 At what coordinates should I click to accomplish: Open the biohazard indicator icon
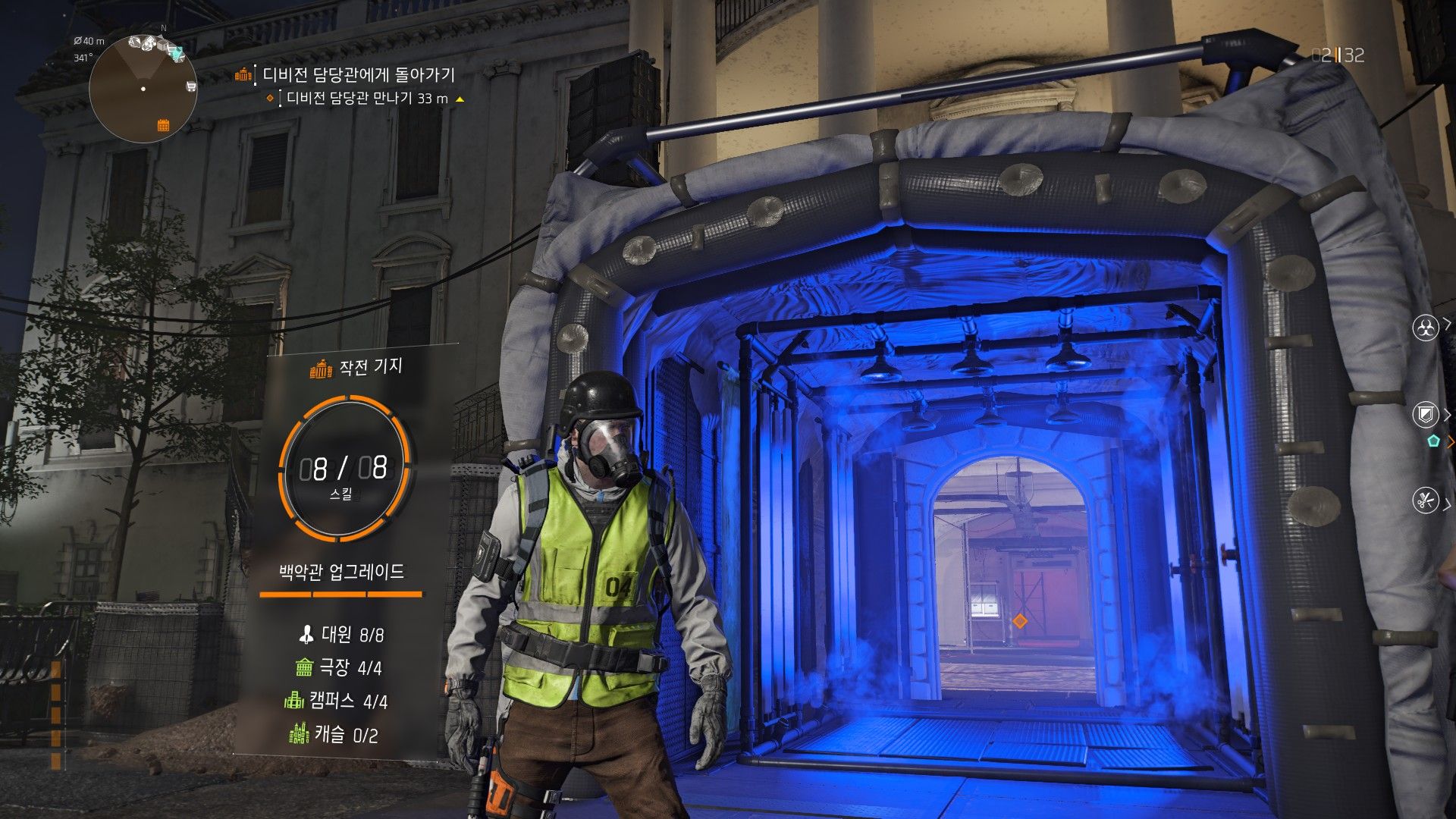pos(1426,328)
